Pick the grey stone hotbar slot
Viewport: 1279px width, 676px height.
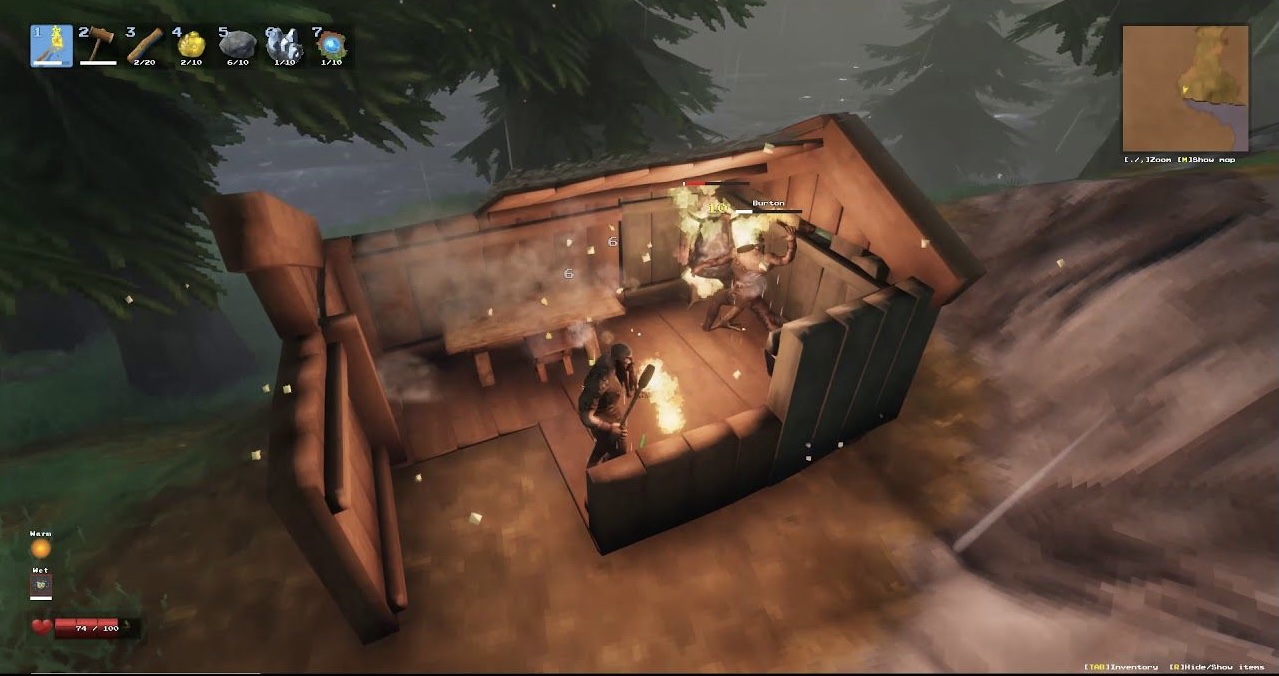click(237, 46)
